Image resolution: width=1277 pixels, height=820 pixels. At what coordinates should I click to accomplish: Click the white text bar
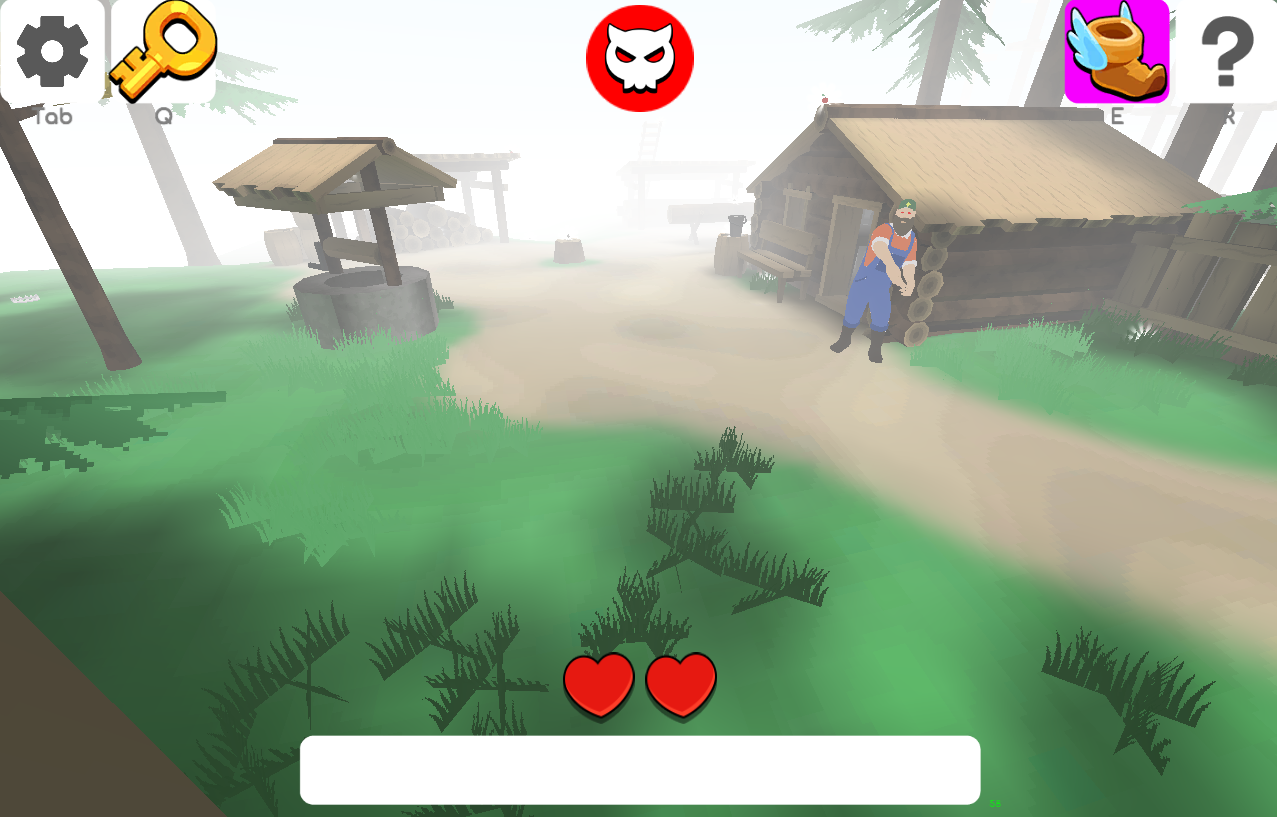640,770
